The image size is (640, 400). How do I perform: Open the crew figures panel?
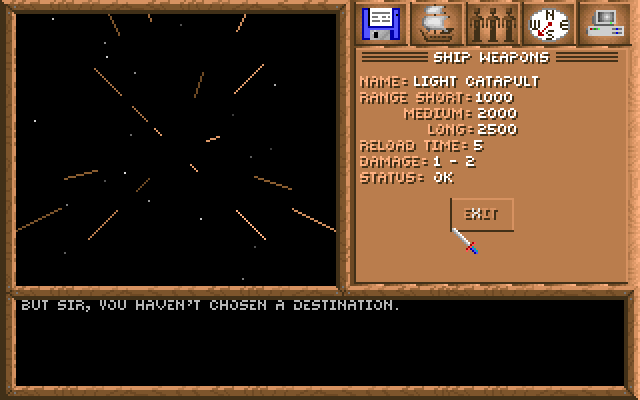pyautogui.click(x=492, y=22)
